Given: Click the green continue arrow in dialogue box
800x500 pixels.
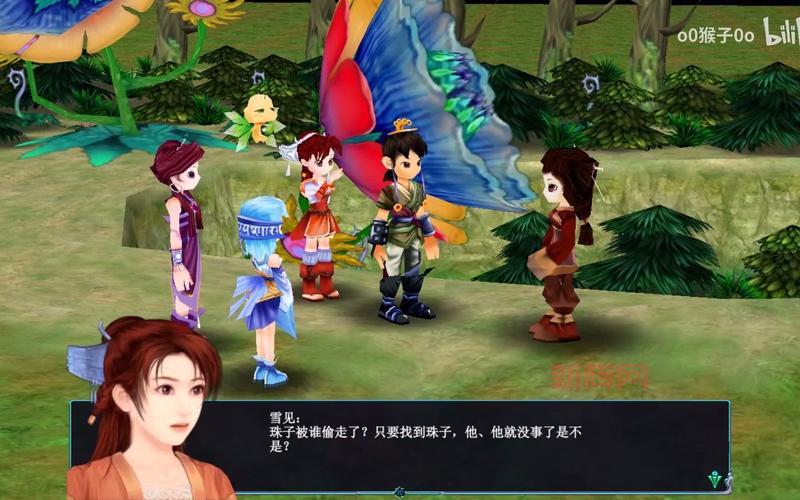Looking at the screenshot, I should (714, 479).
